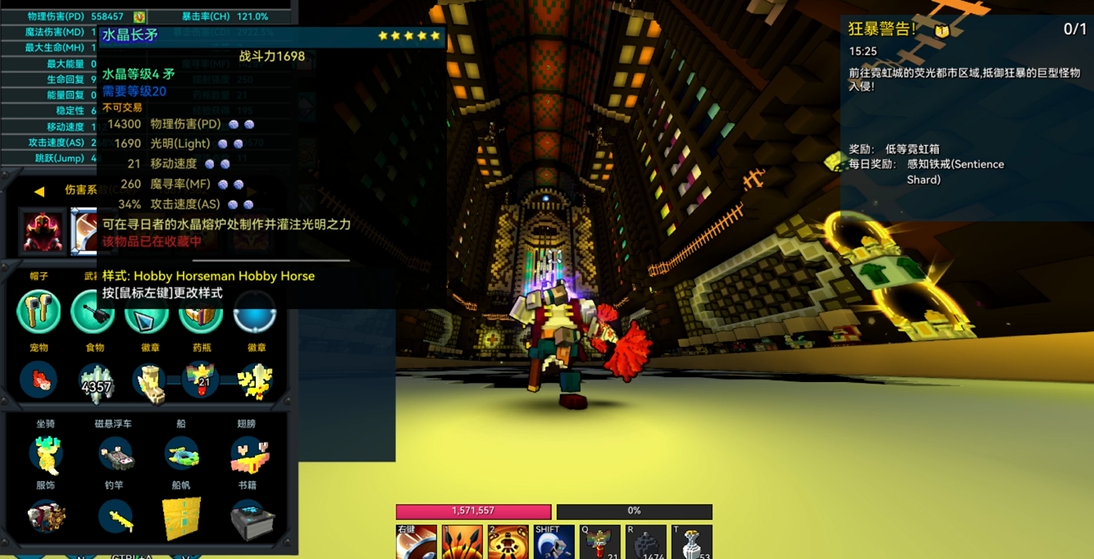Image resolution: width=1094 pixels, height=559 pixels.
Task: Select the 帽子 hat equipment slot
Action: pos(39,311)
